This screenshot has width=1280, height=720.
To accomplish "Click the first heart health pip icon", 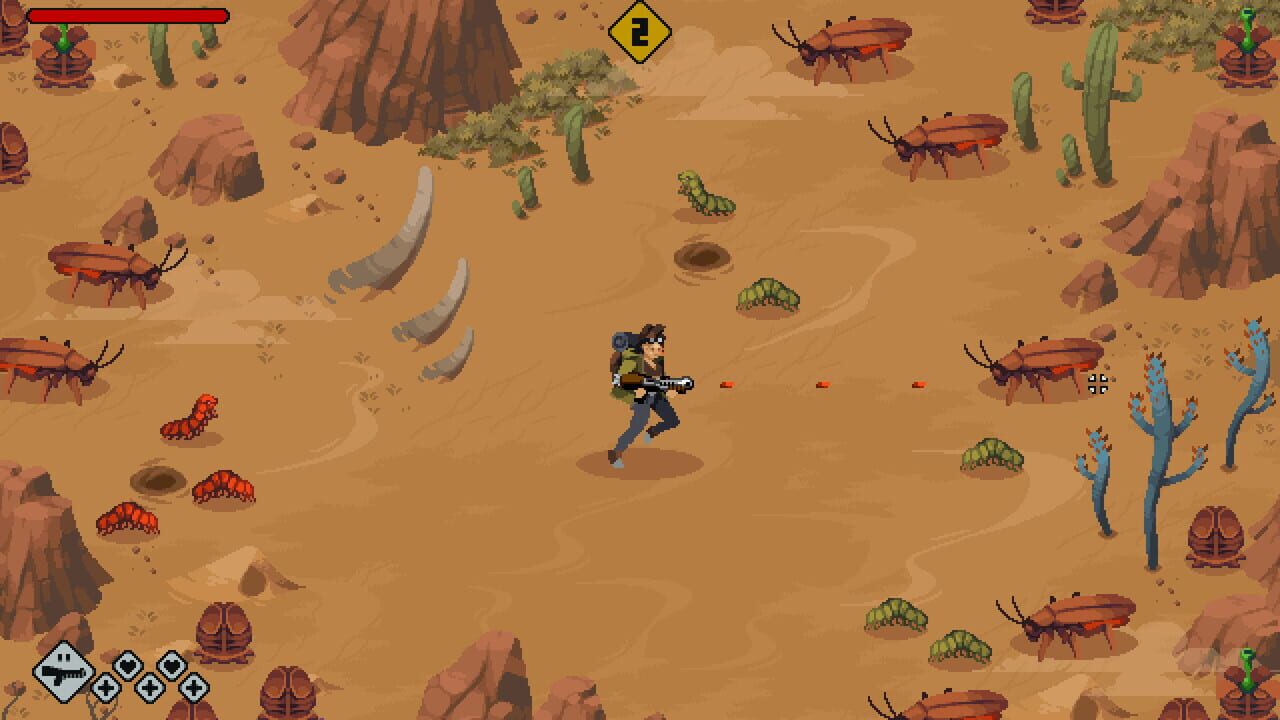I will coord(127,664).
